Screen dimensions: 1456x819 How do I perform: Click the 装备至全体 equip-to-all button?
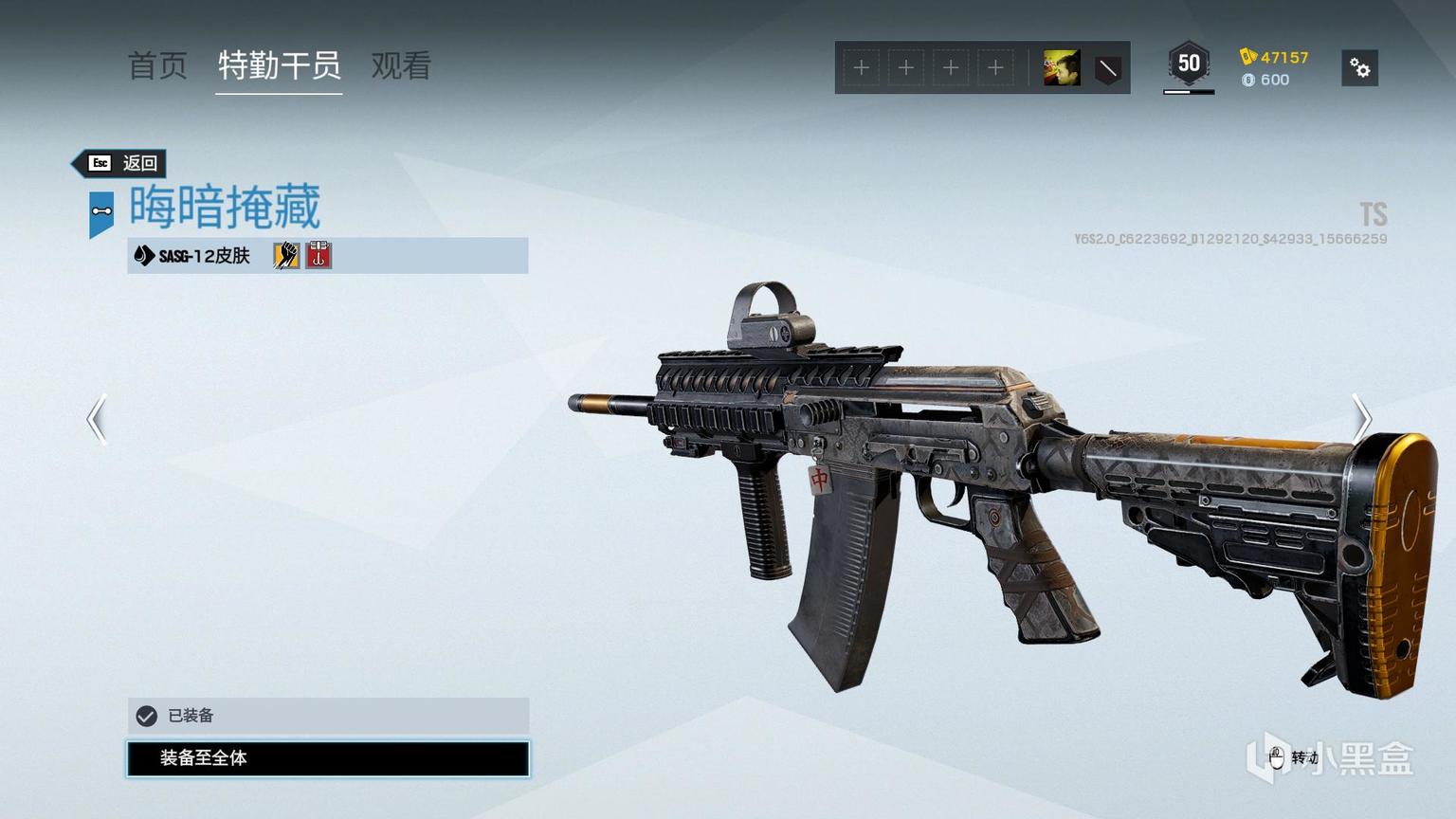[x=328, y=758]
